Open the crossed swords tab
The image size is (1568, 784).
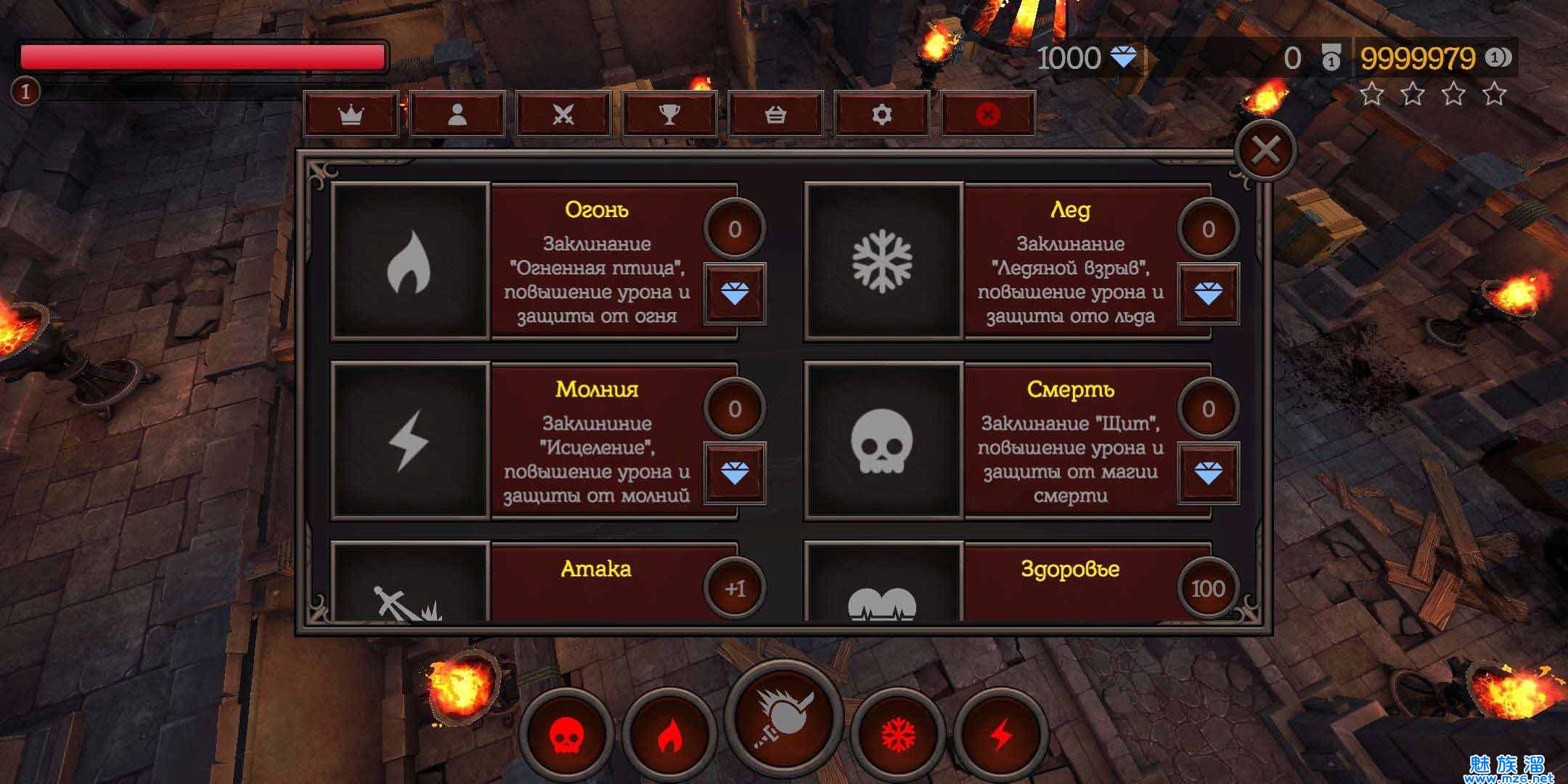tap(563, 115)
